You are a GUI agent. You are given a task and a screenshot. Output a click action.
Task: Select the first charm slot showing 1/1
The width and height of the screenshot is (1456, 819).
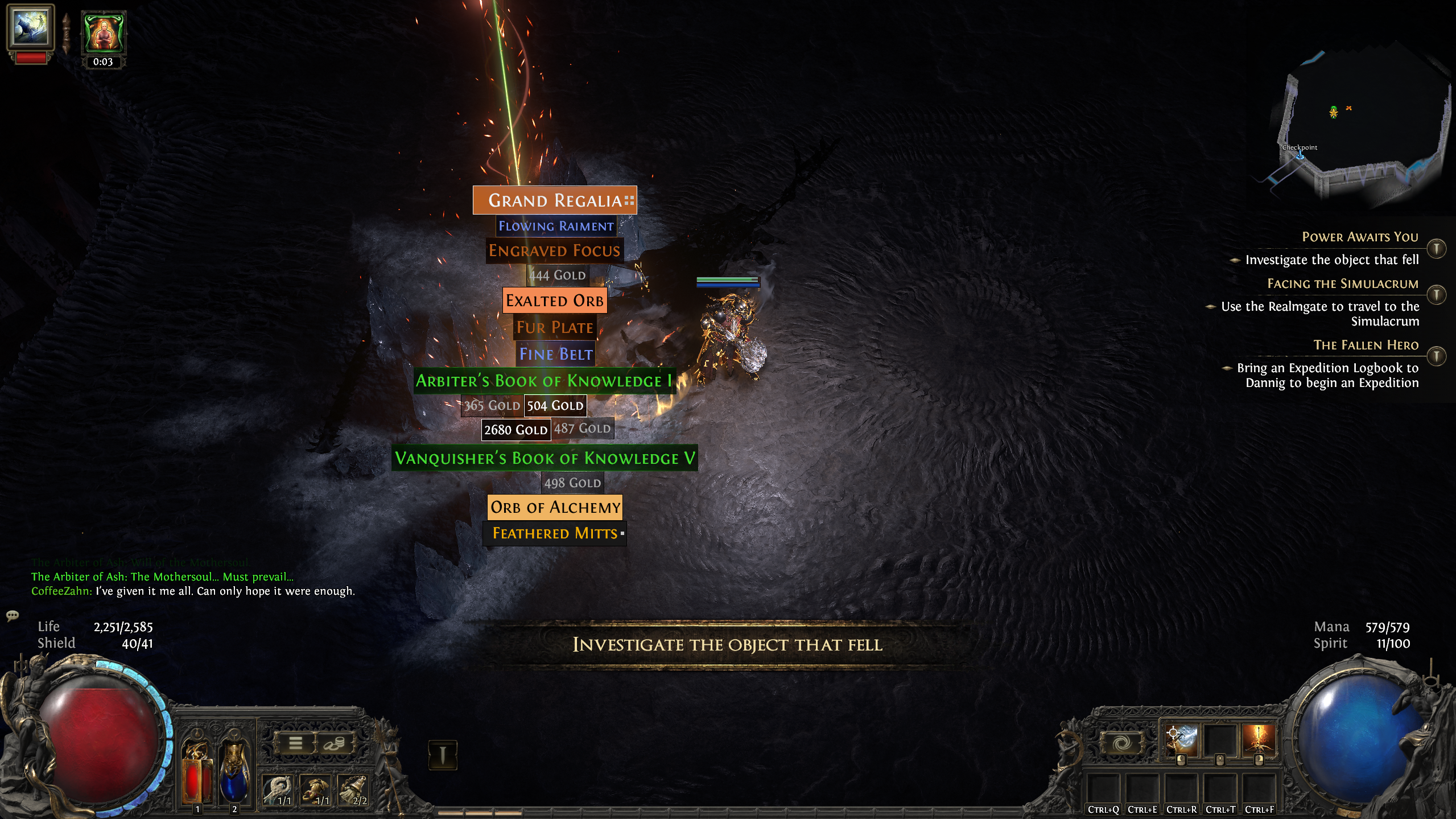click(x=277, y=790)
